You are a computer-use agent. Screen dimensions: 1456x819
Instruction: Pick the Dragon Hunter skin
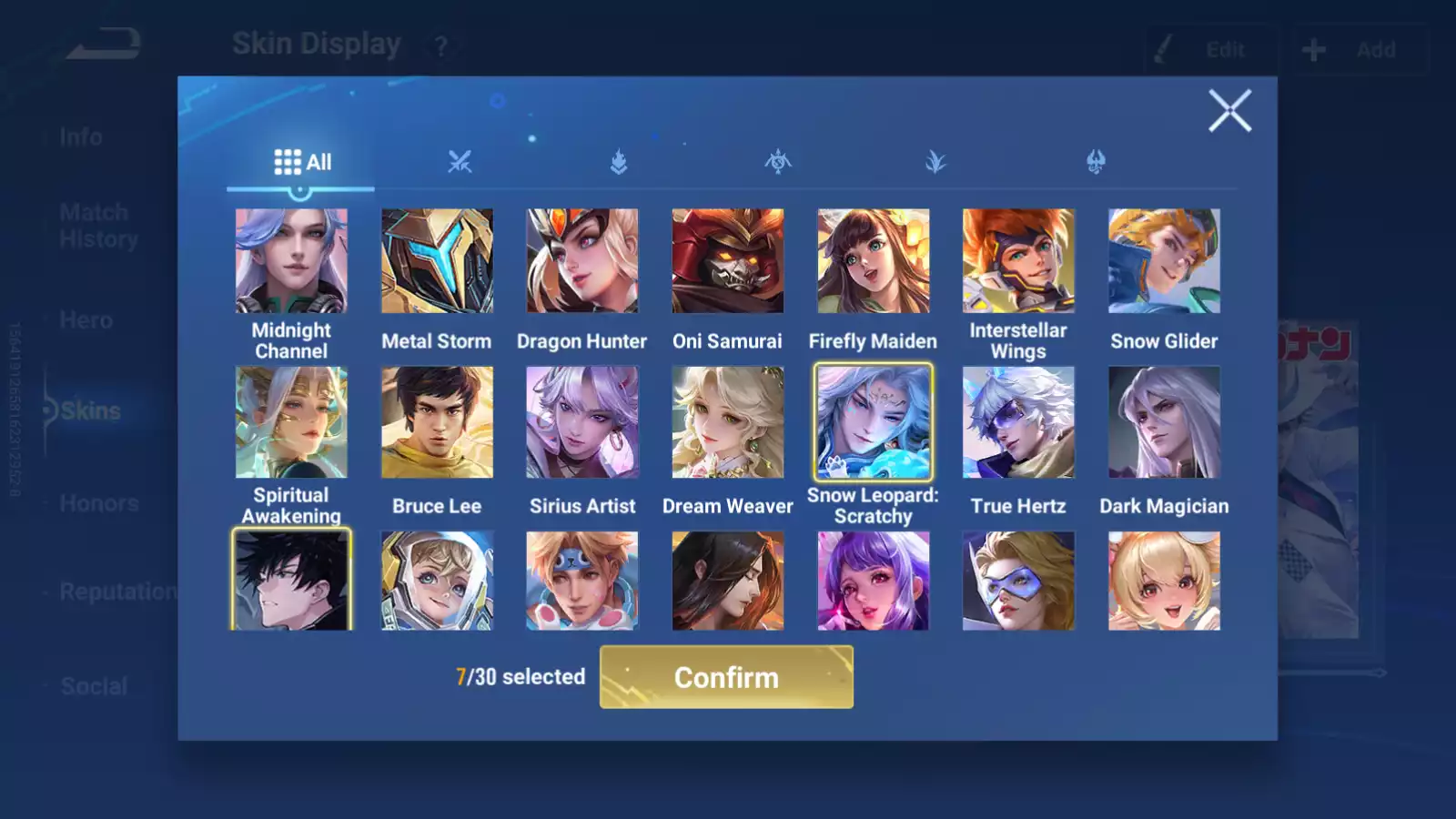[x=582, y=261]
